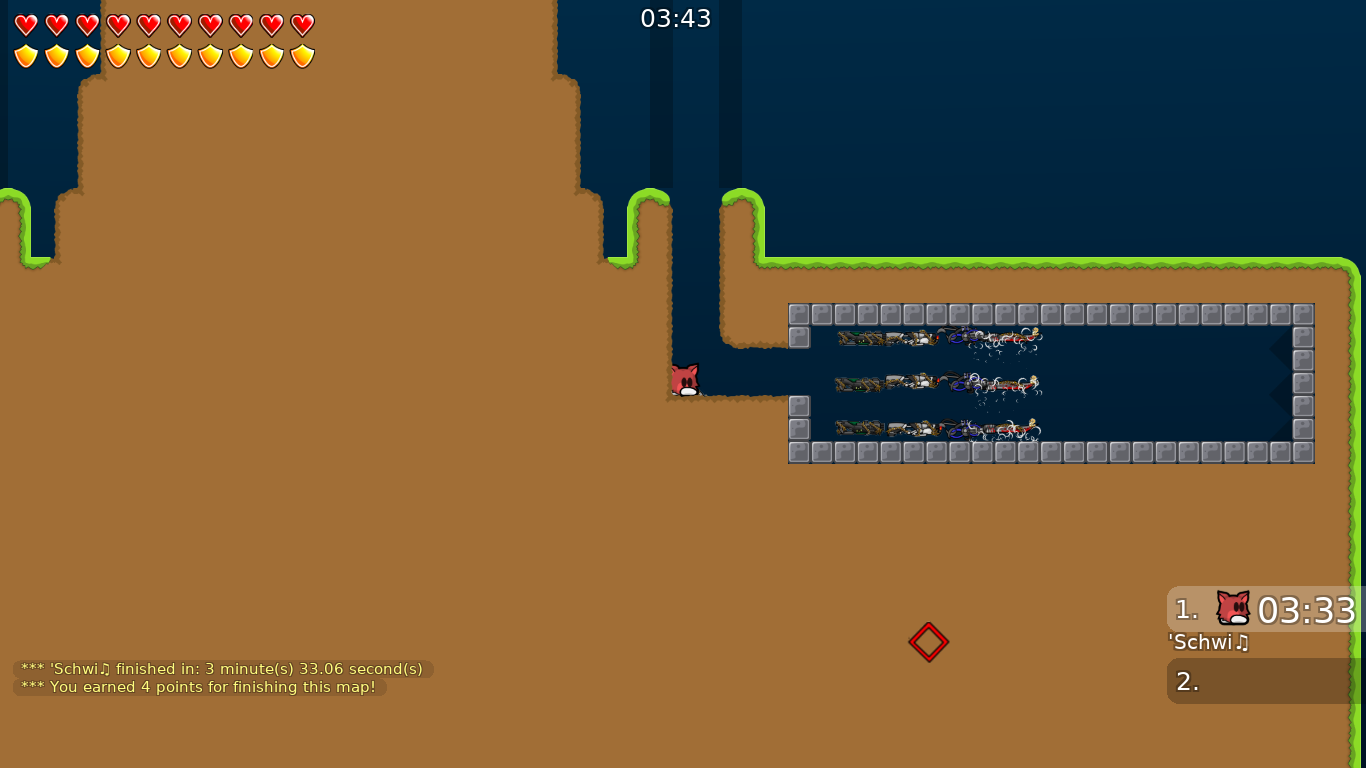Select the last heart in the health row
Image resolution: width=1366 pixels, height=768 pixels.
301,24
